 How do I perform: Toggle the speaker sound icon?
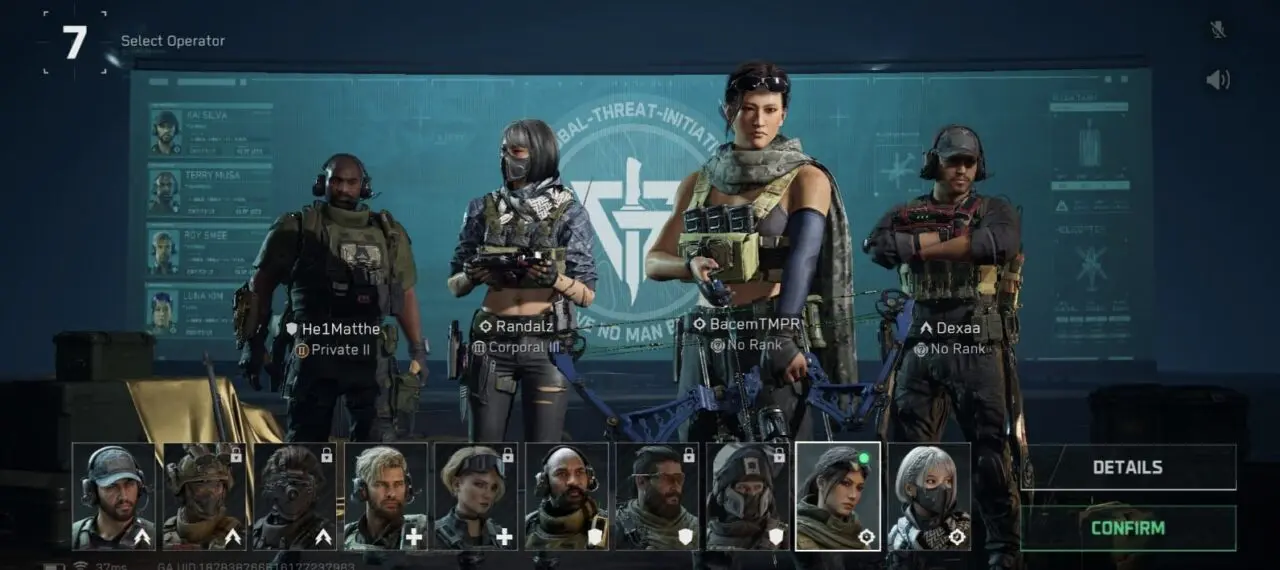click(x=1217, y=80)
